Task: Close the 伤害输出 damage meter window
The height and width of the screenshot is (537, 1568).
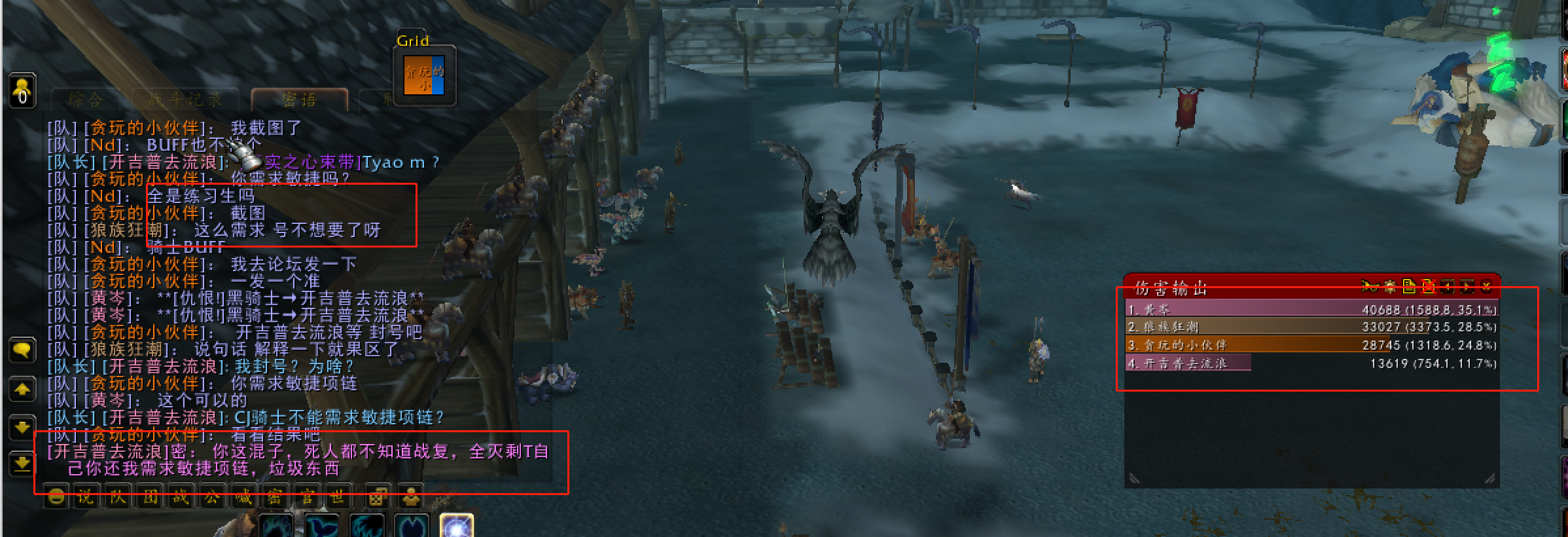Action: [1486, 287]
